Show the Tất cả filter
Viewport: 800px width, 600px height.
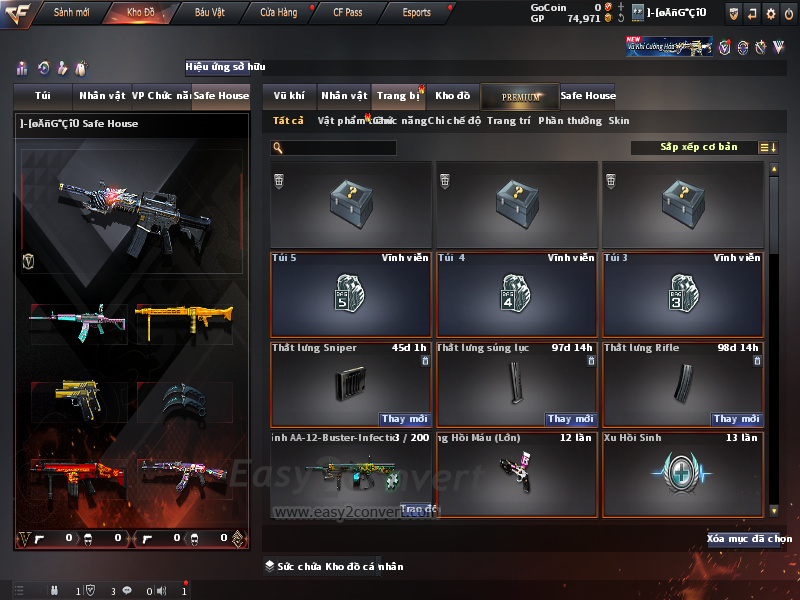288,121
